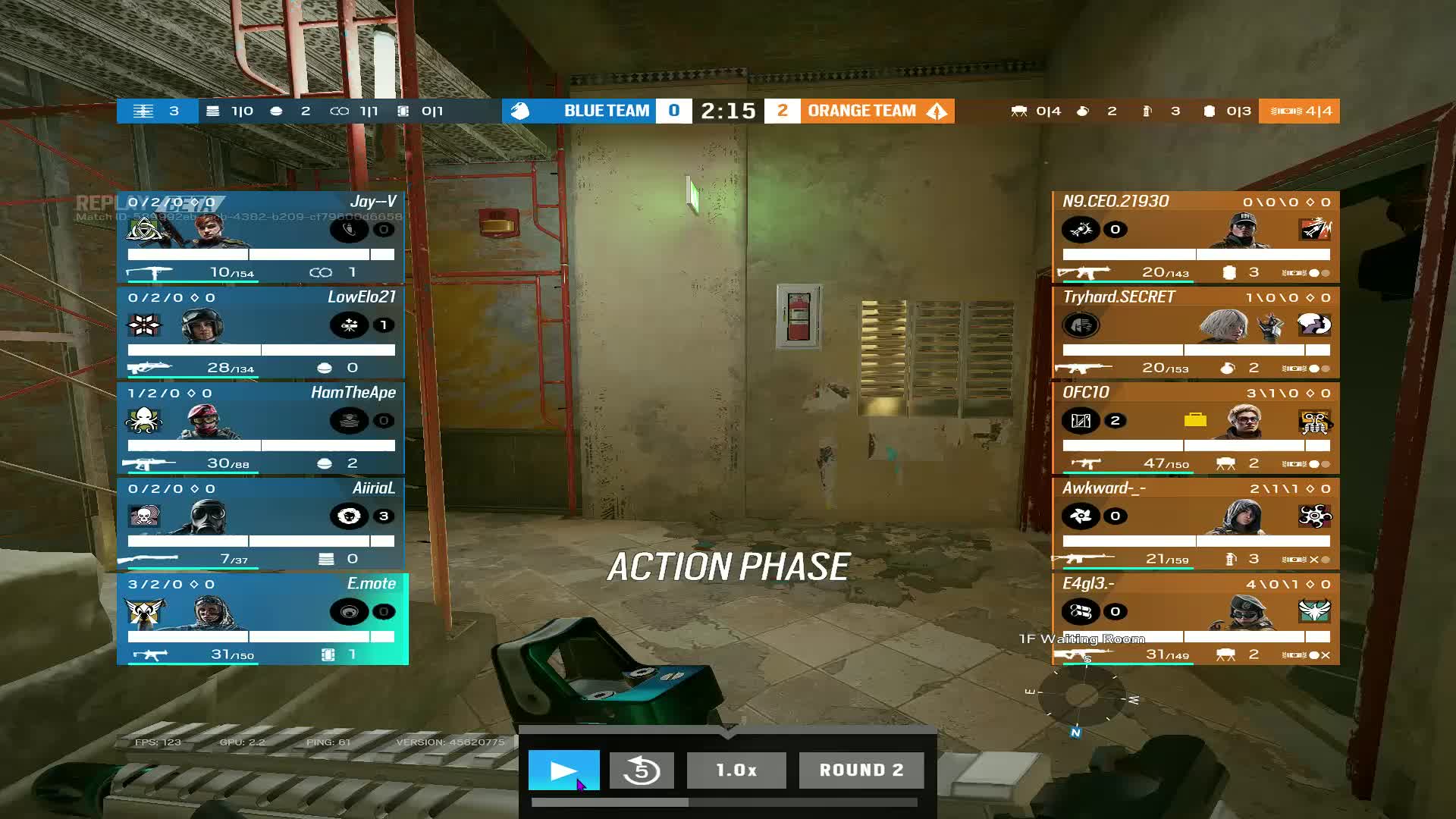Click the rewind 5 seconds button
The image size is (1456, 819).
pyautogui.click(x=641, y=770)
